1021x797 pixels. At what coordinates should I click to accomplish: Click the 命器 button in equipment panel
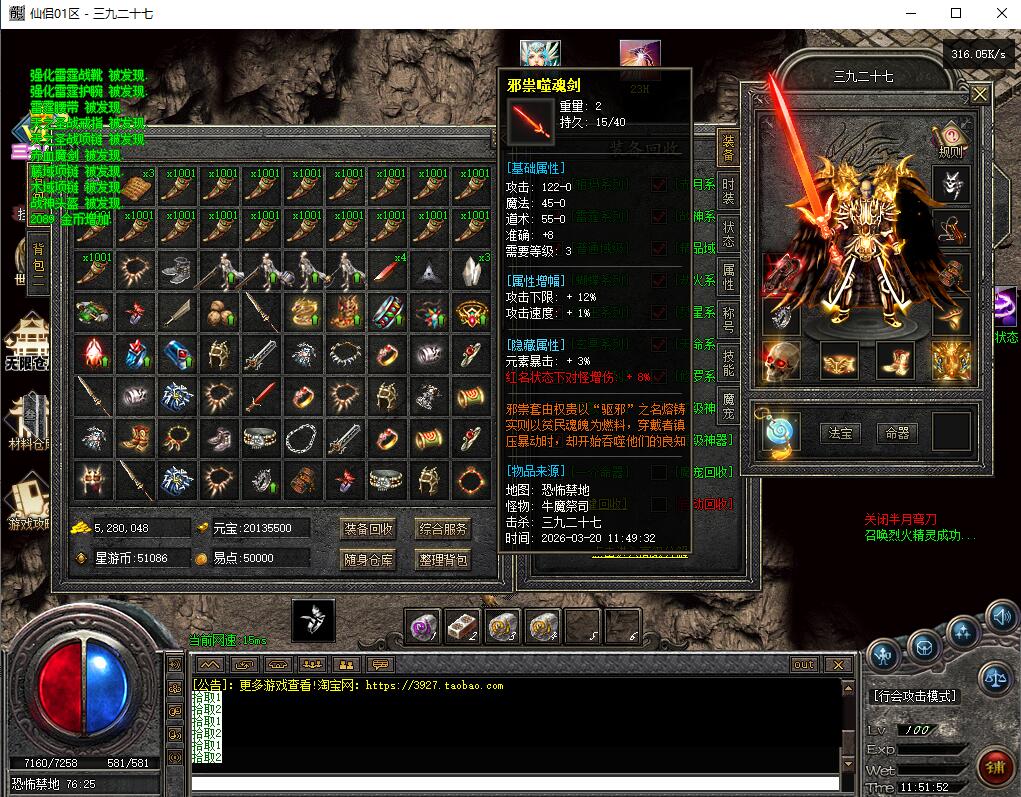[x=897, y=432]
